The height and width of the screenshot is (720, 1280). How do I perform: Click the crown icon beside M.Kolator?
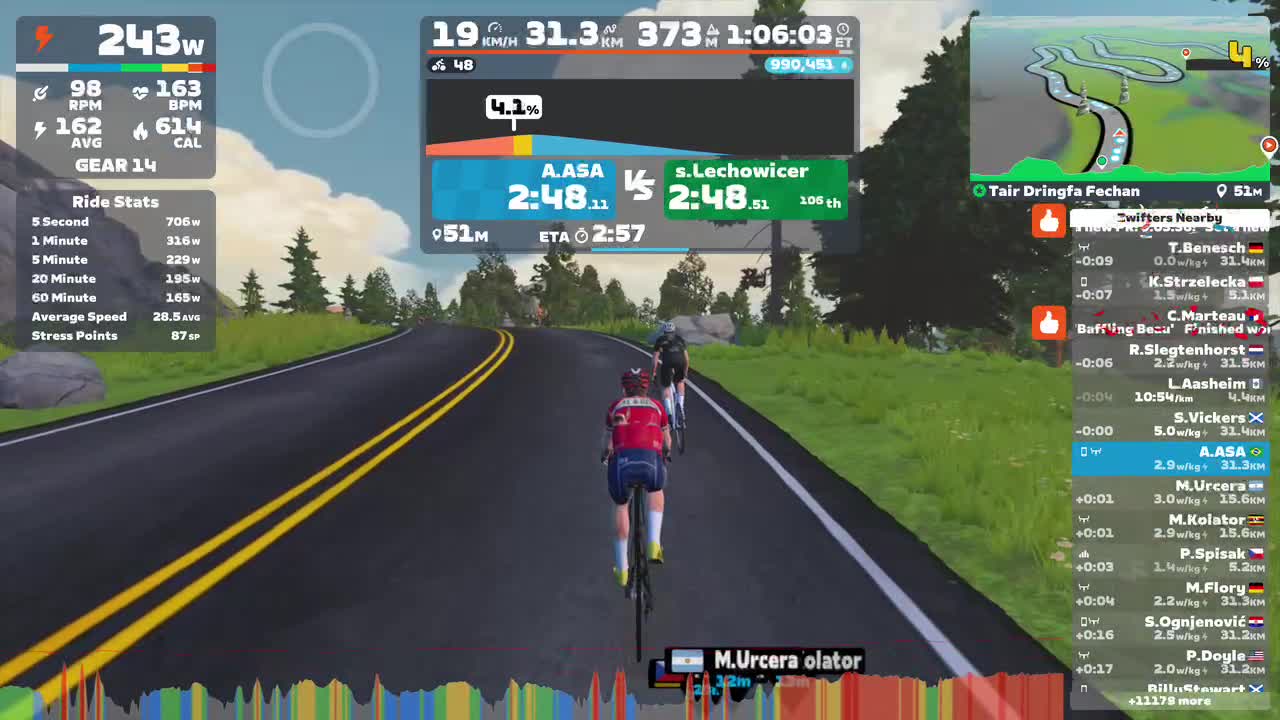(x=1084, y=519)
